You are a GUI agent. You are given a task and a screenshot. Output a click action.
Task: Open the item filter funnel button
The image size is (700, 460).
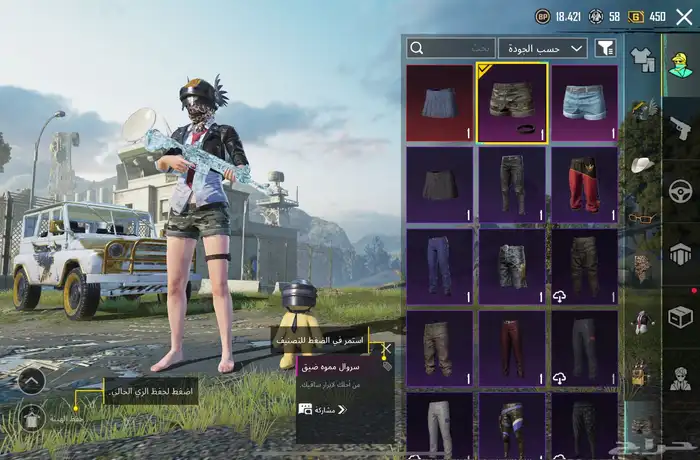[x=605, y=48]
